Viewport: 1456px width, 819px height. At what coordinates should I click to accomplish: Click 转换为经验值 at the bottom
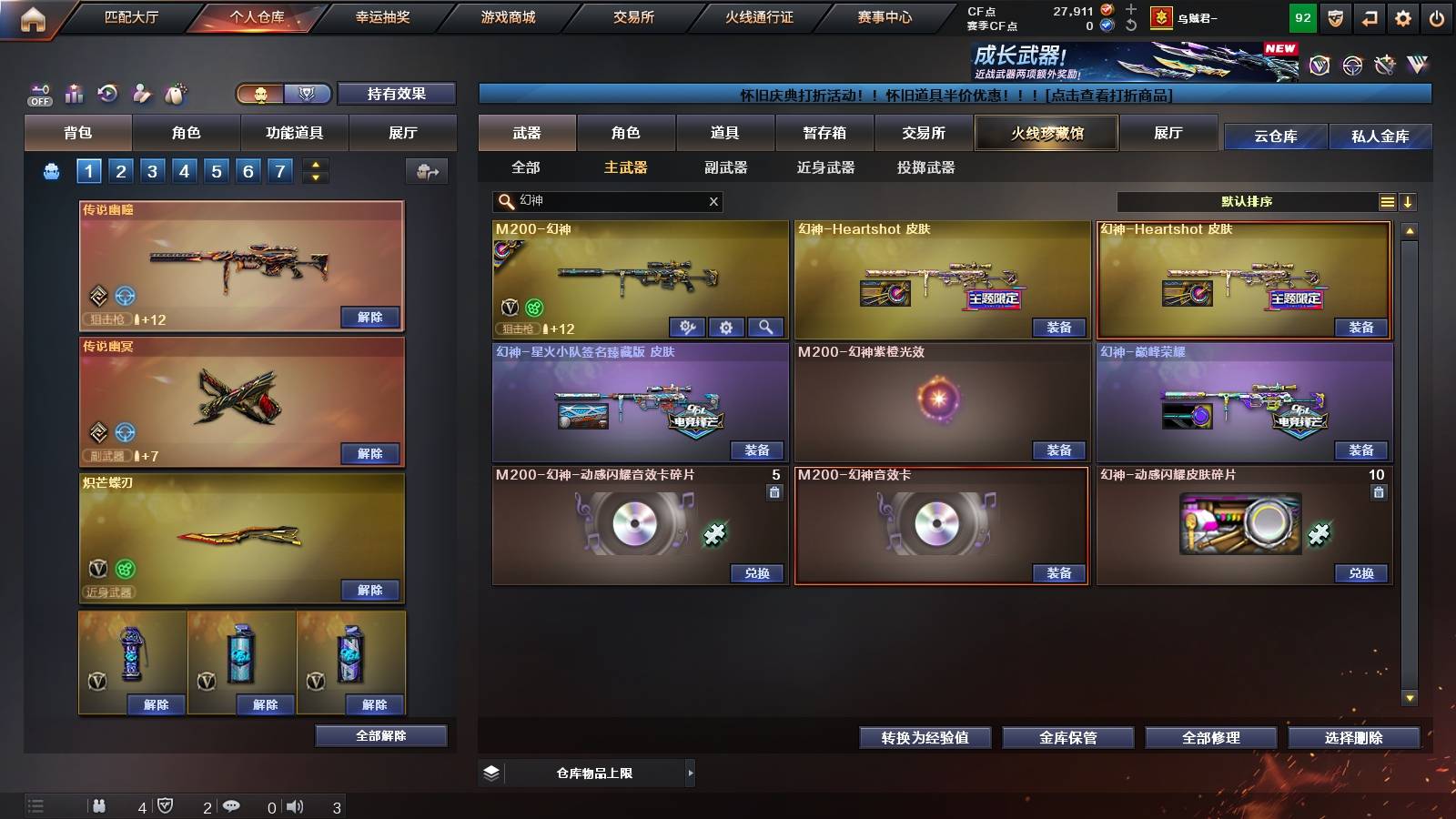coord(925,738)
